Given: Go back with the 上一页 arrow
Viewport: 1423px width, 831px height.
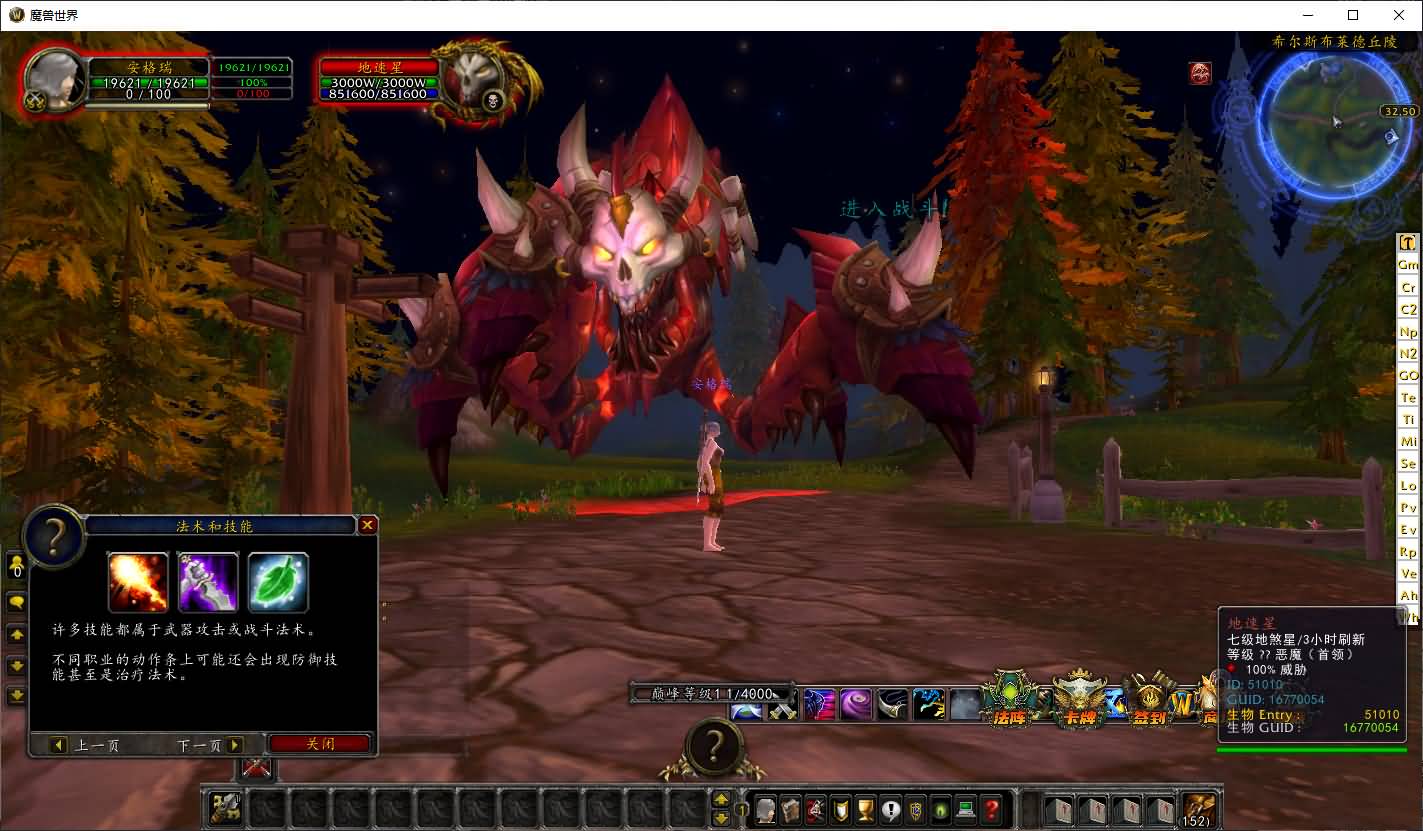Looking at the screenshot, I should 58,745.
